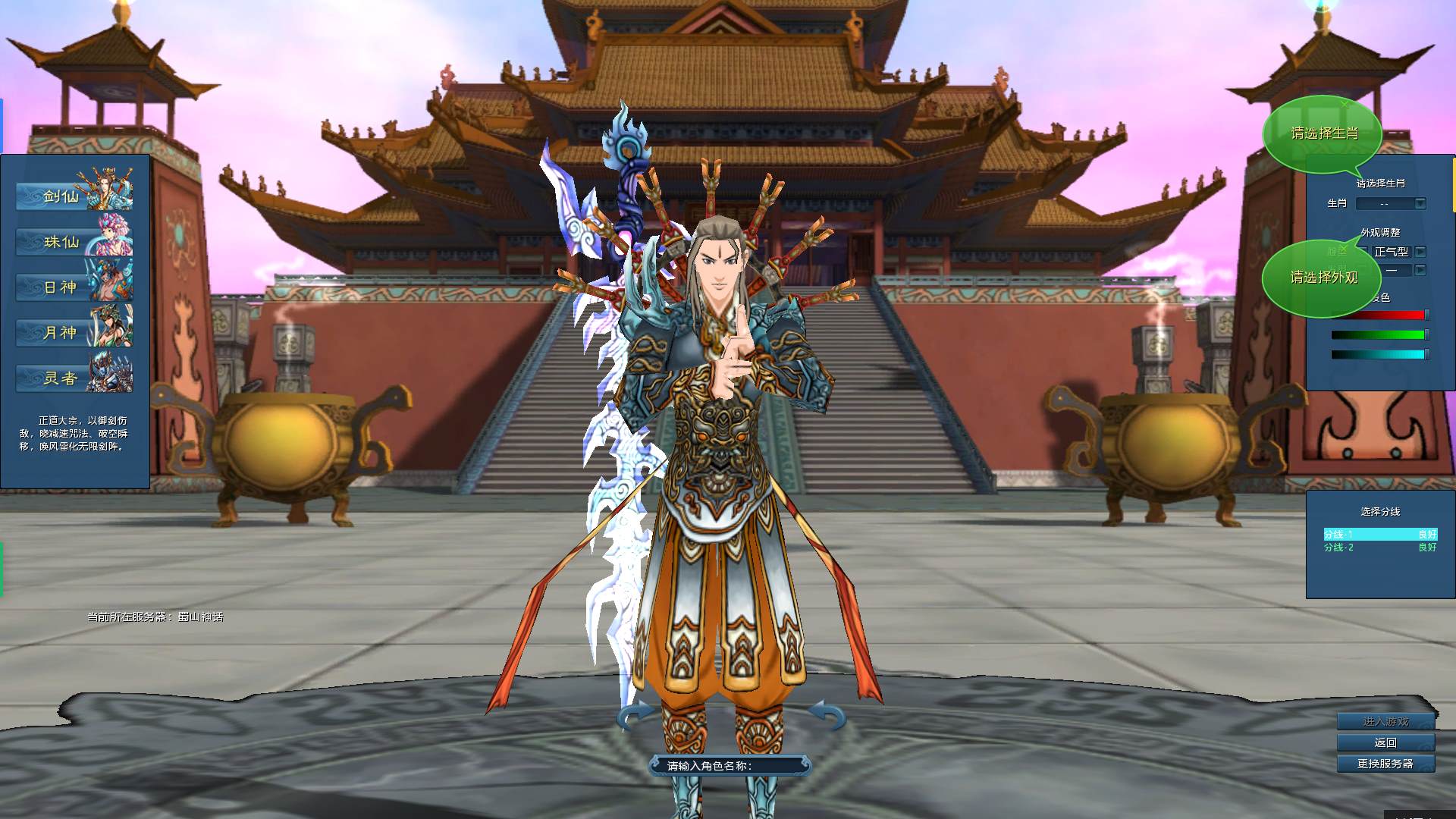Click the 请选择生肖 green tooltip bubble
This screenshot has height=819, width=1456.
tap(1324, 134)
